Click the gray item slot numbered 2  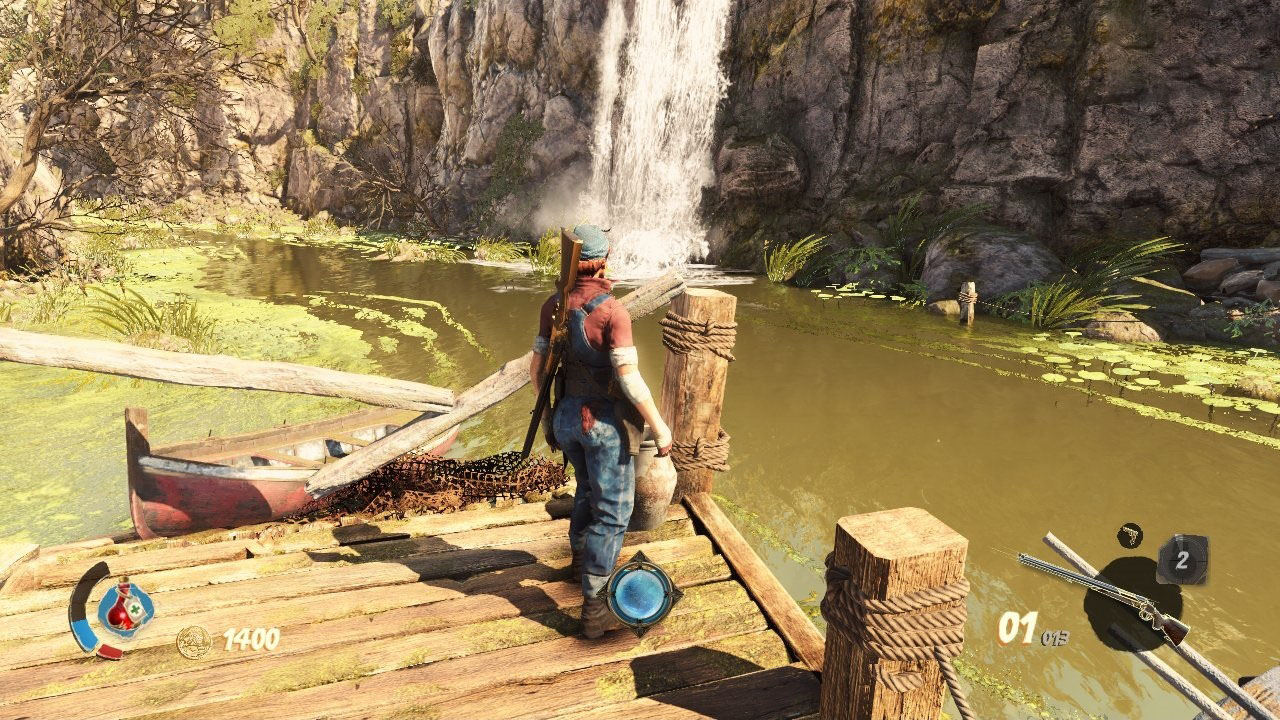click(1182, 560)
